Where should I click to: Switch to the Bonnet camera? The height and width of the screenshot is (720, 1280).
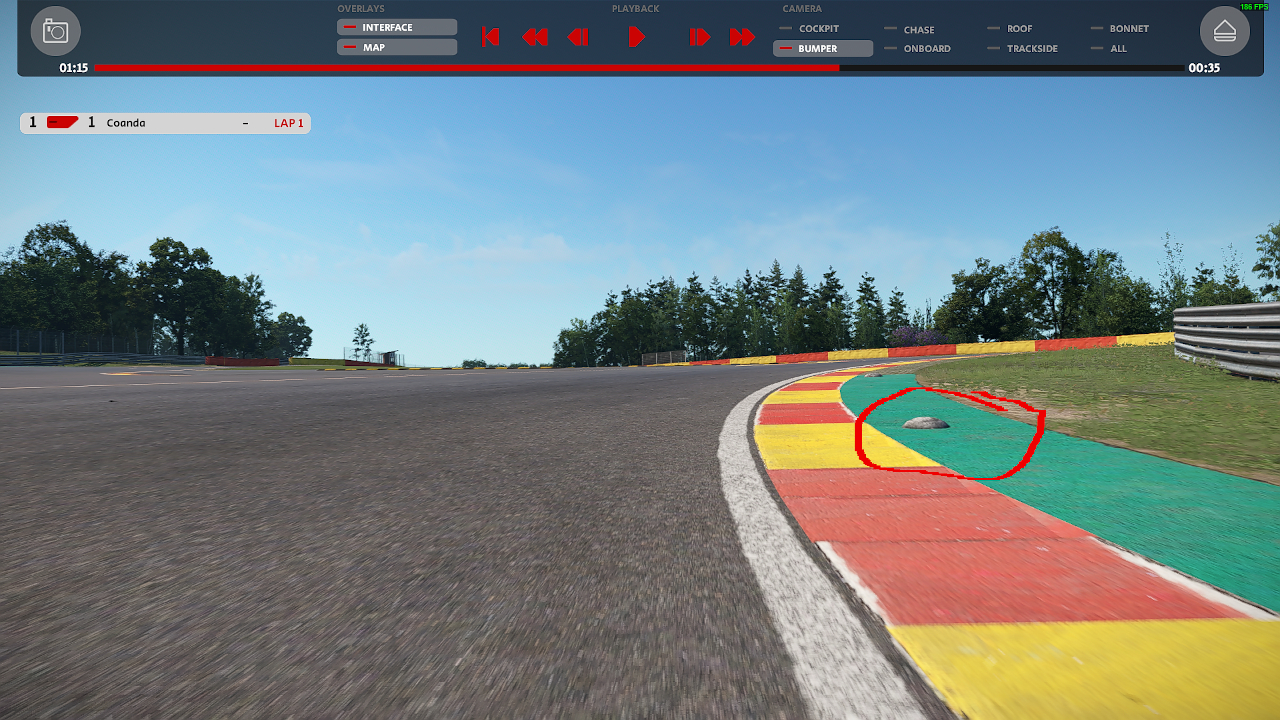point(1127,29)
